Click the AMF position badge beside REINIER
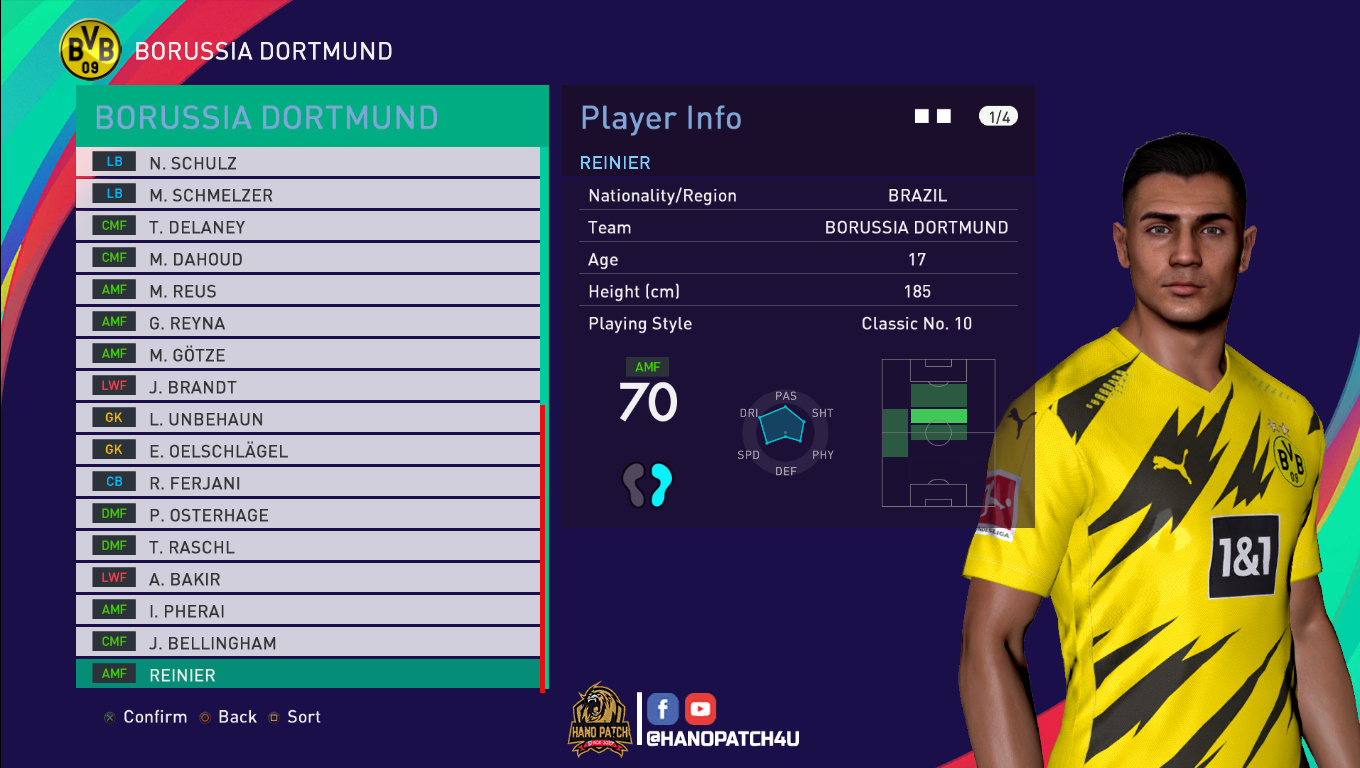The height and width of the screenshot is (768, 1360). click(112, 674)
